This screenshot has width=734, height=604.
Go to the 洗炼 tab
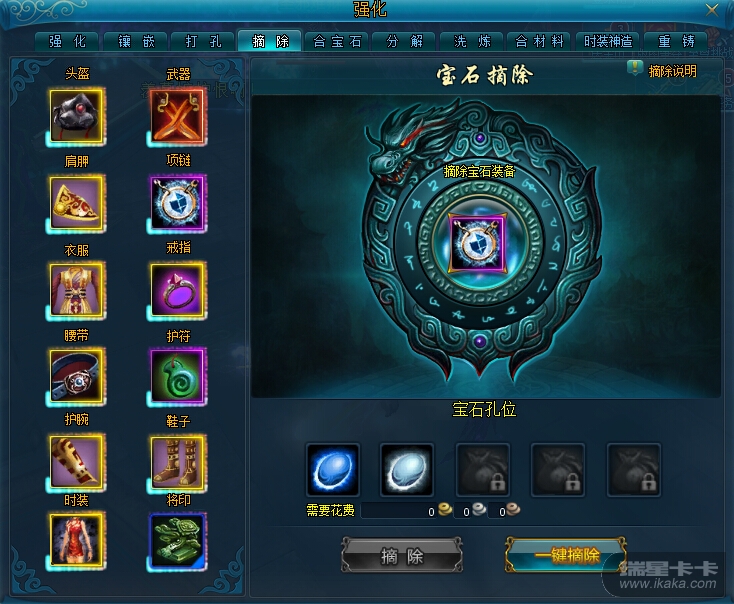(x=472, y=41)
